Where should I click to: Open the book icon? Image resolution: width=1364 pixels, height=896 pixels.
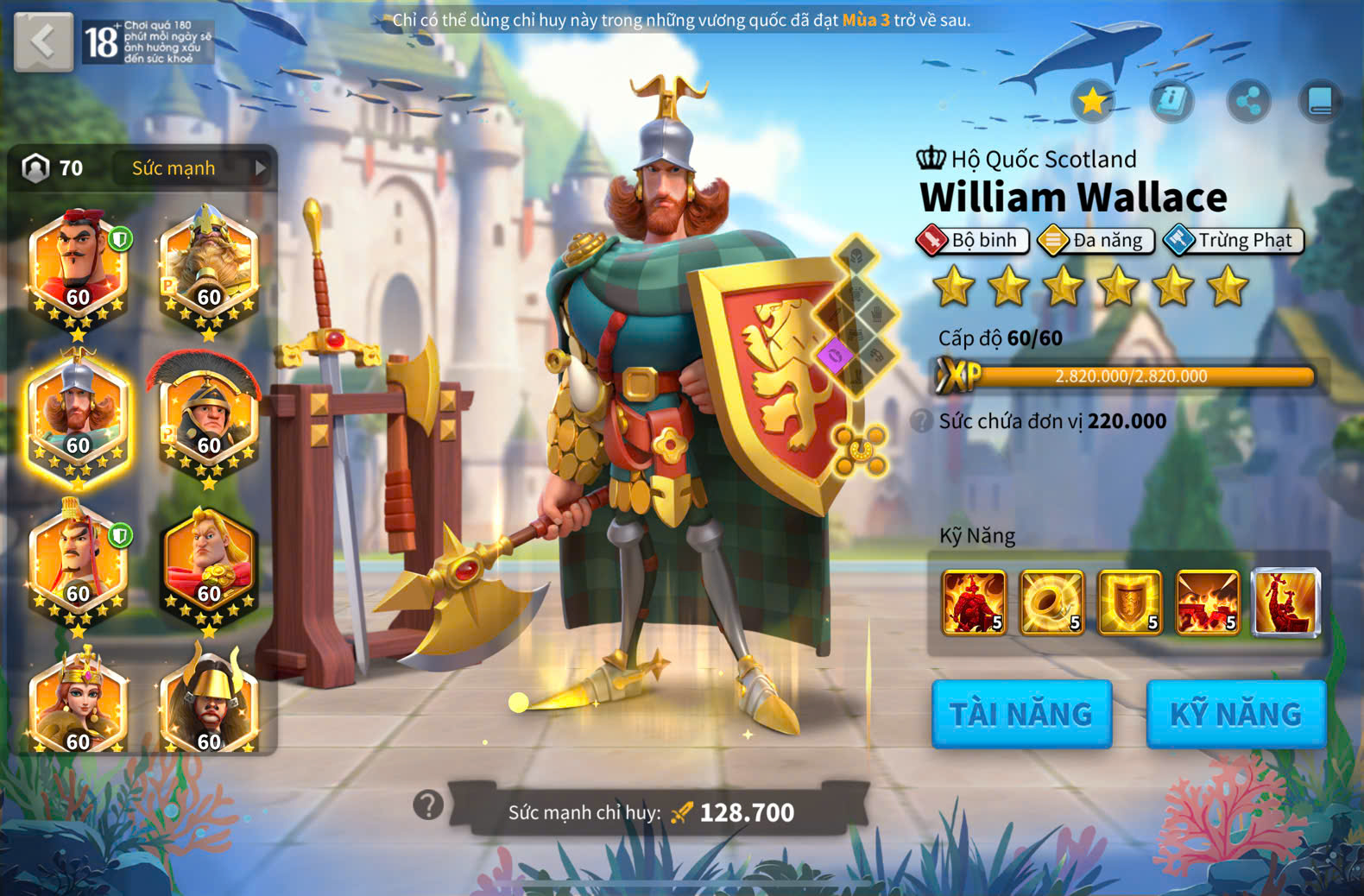[1320, 102]
